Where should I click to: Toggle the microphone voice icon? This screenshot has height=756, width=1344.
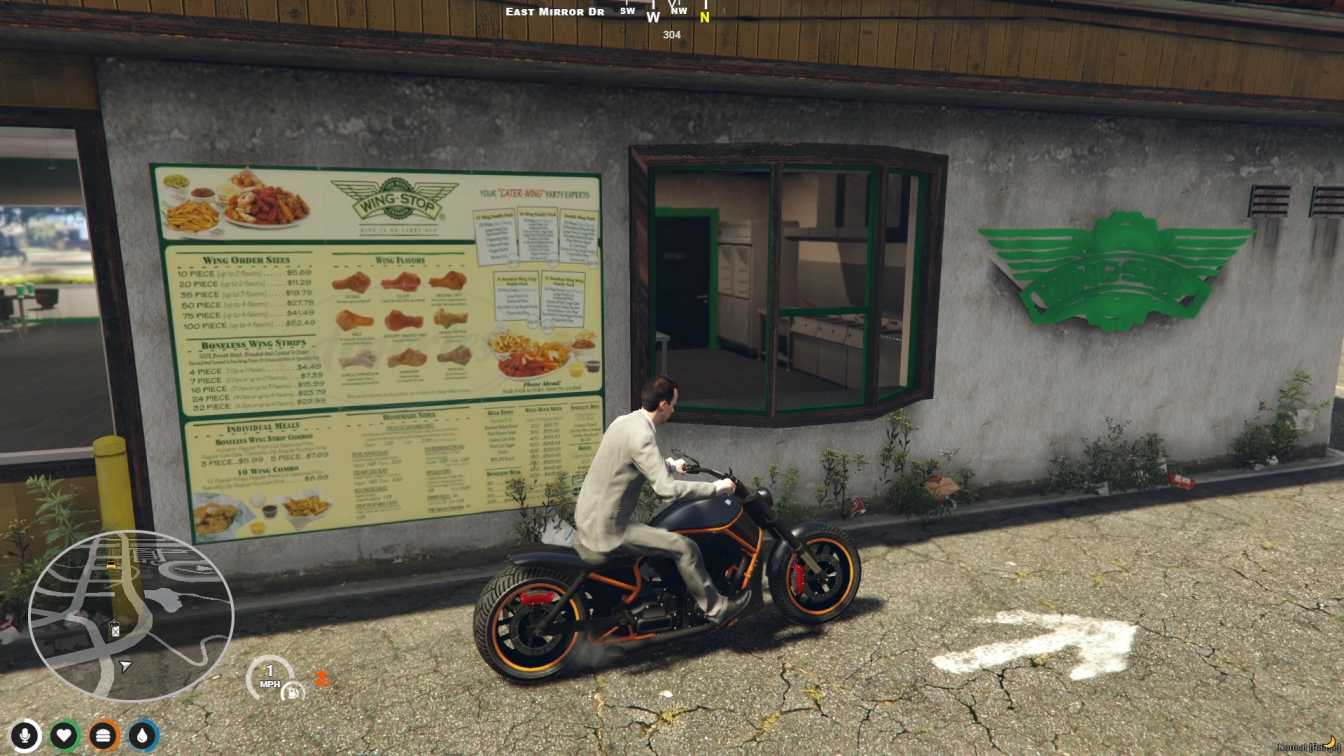click(25, 736)
